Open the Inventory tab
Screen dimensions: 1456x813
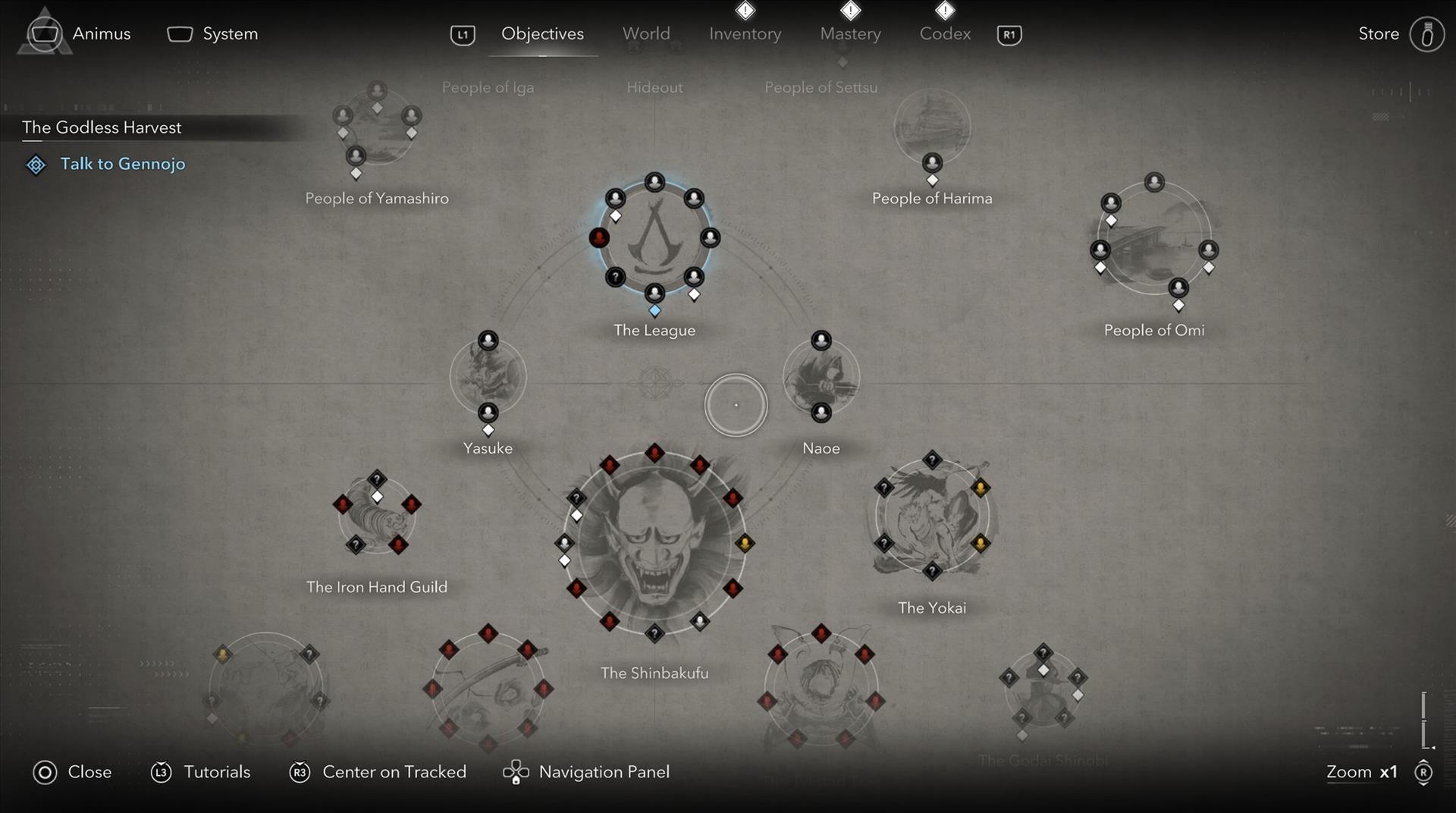tap(745, 34)
